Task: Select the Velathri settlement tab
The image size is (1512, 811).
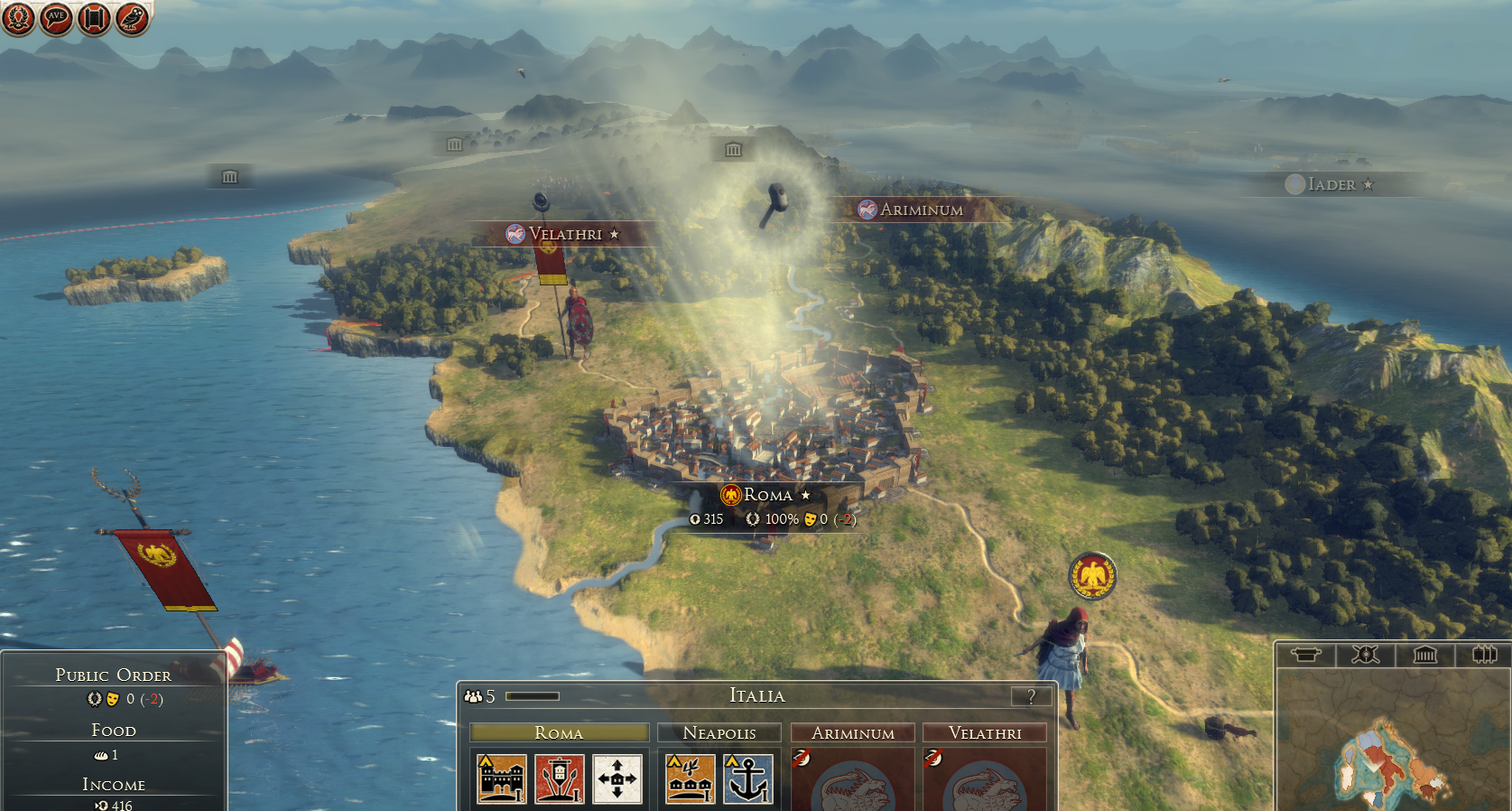Action: point(985,732)
